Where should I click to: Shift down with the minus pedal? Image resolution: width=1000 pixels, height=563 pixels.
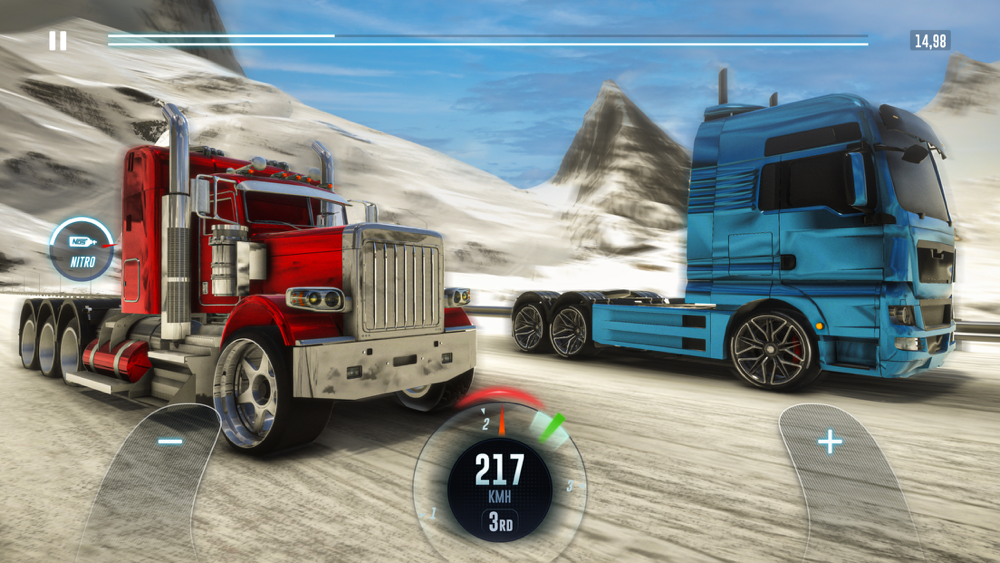(x=170, y=443)
